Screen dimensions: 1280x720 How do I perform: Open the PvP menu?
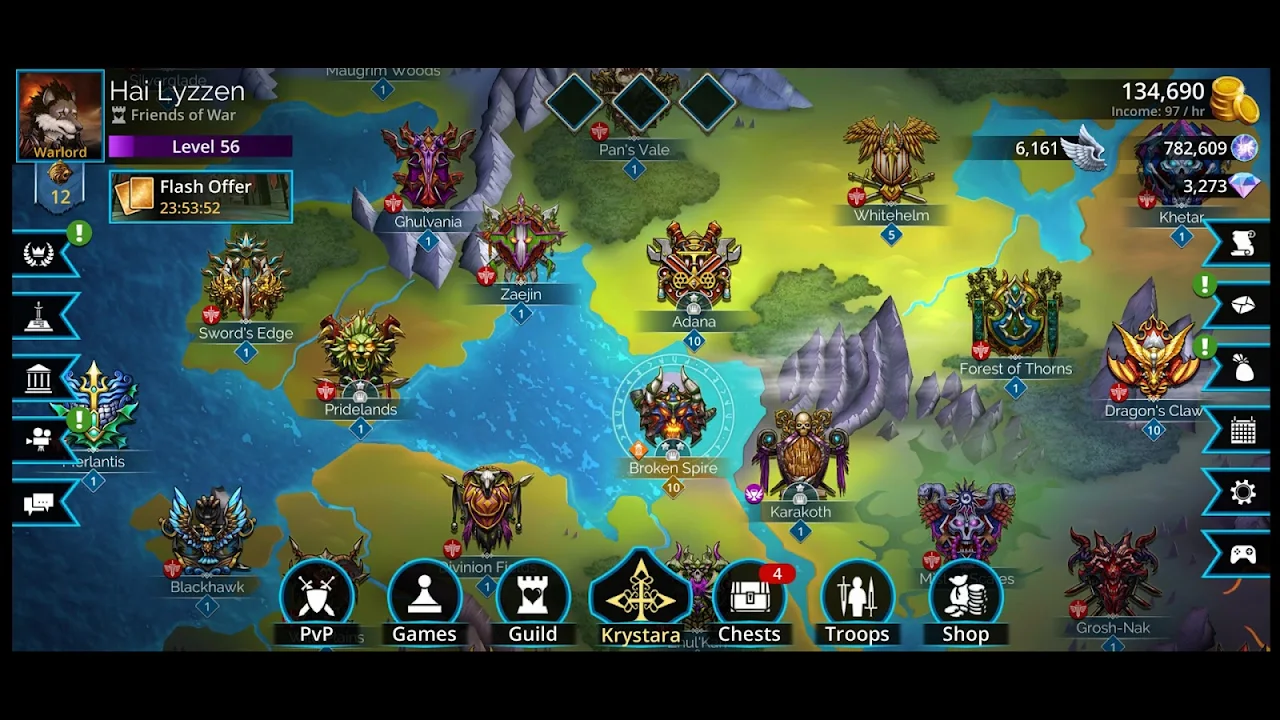pos(317,602)
